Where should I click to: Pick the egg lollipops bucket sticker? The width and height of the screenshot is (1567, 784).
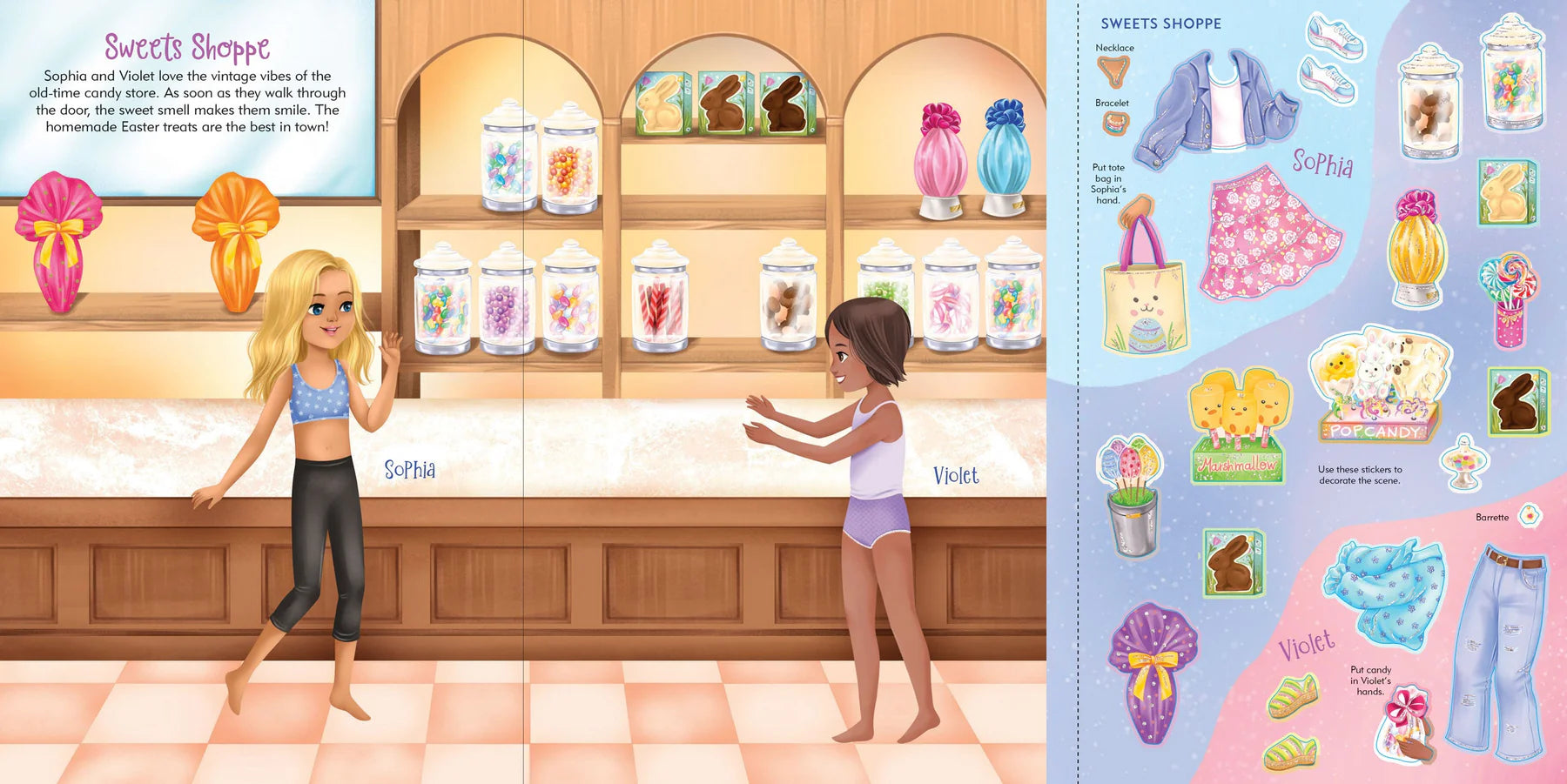(1131, 496)
